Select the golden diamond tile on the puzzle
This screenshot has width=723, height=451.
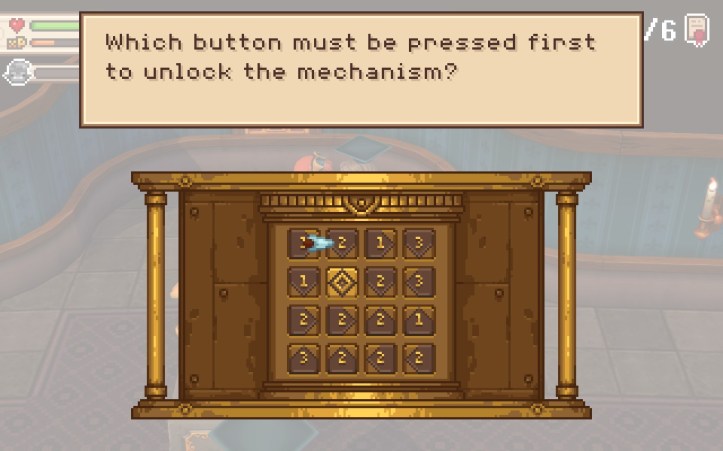342,281
